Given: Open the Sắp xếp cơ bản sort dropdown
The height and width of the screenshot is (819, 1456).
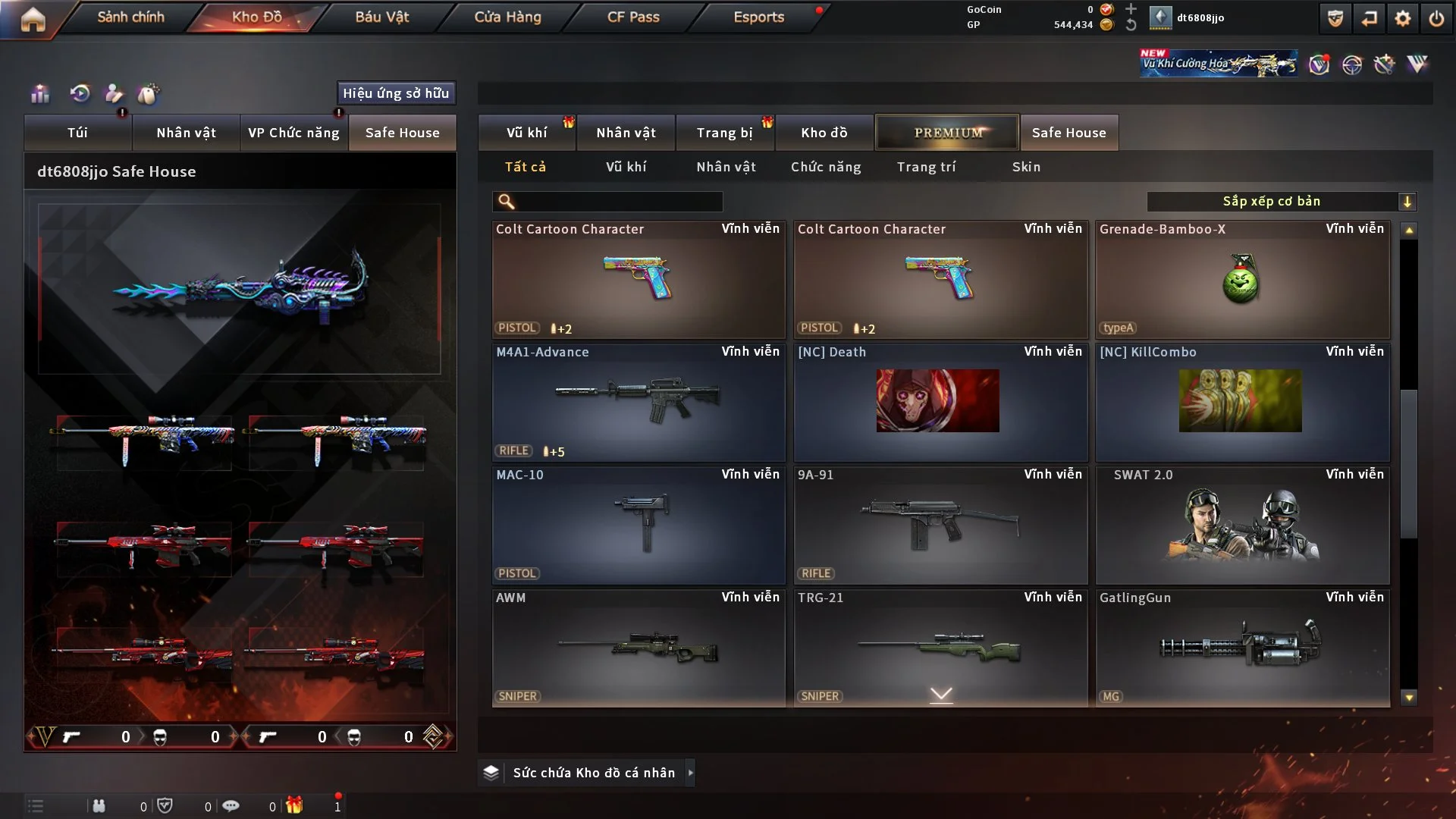Looking at the screenshot, I should 1281,201.
